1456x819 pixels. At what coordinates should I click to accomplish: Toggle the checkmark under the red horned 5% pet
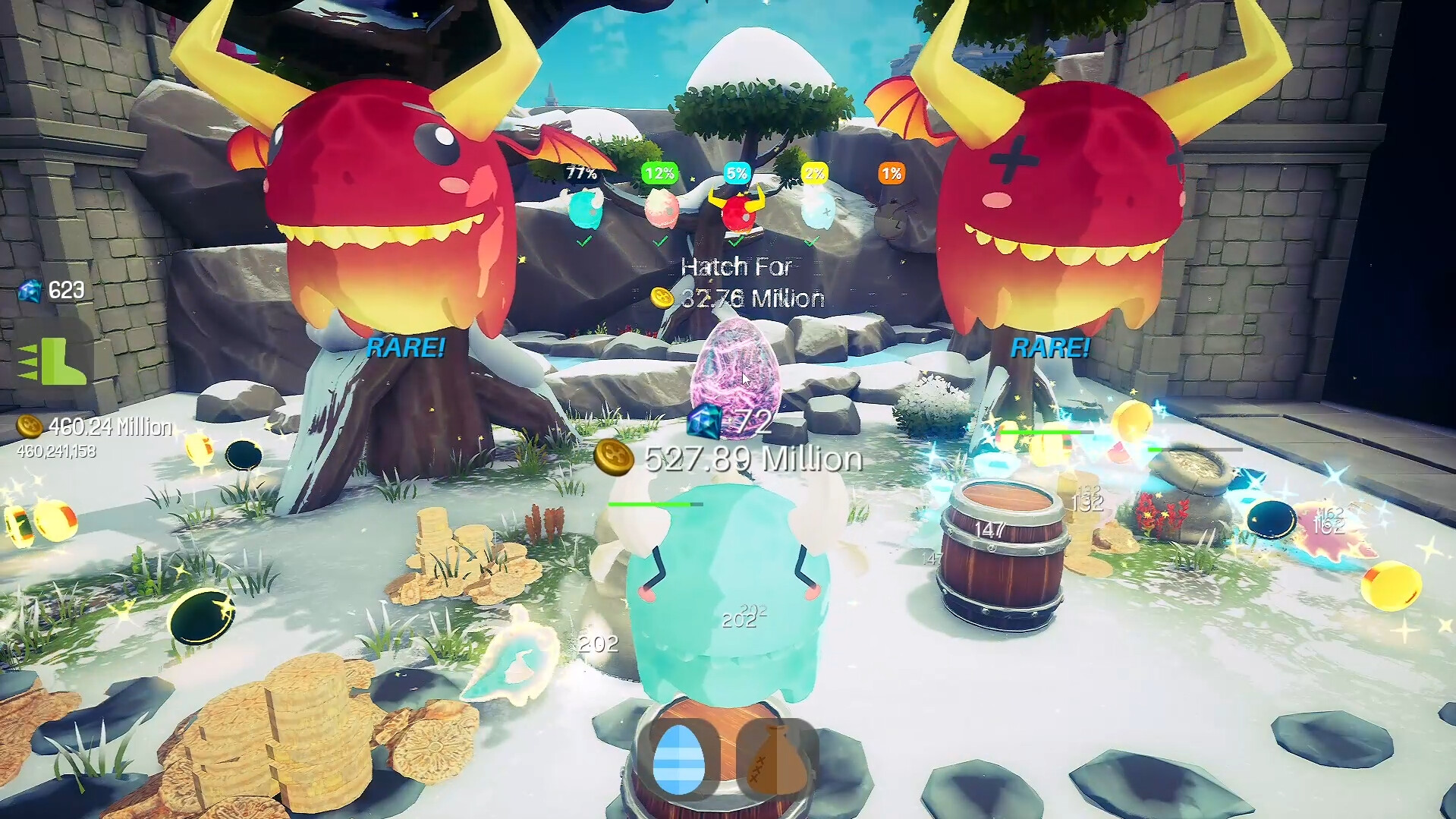point(734,242)
